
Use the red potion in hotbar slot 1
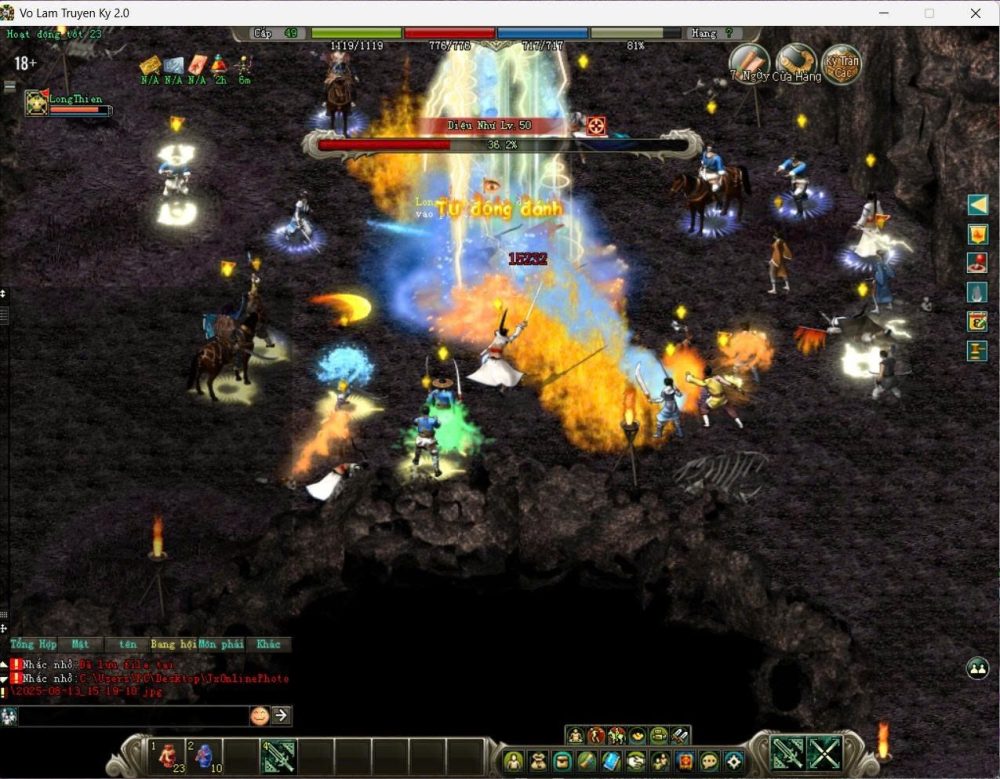tap(167, 756)
